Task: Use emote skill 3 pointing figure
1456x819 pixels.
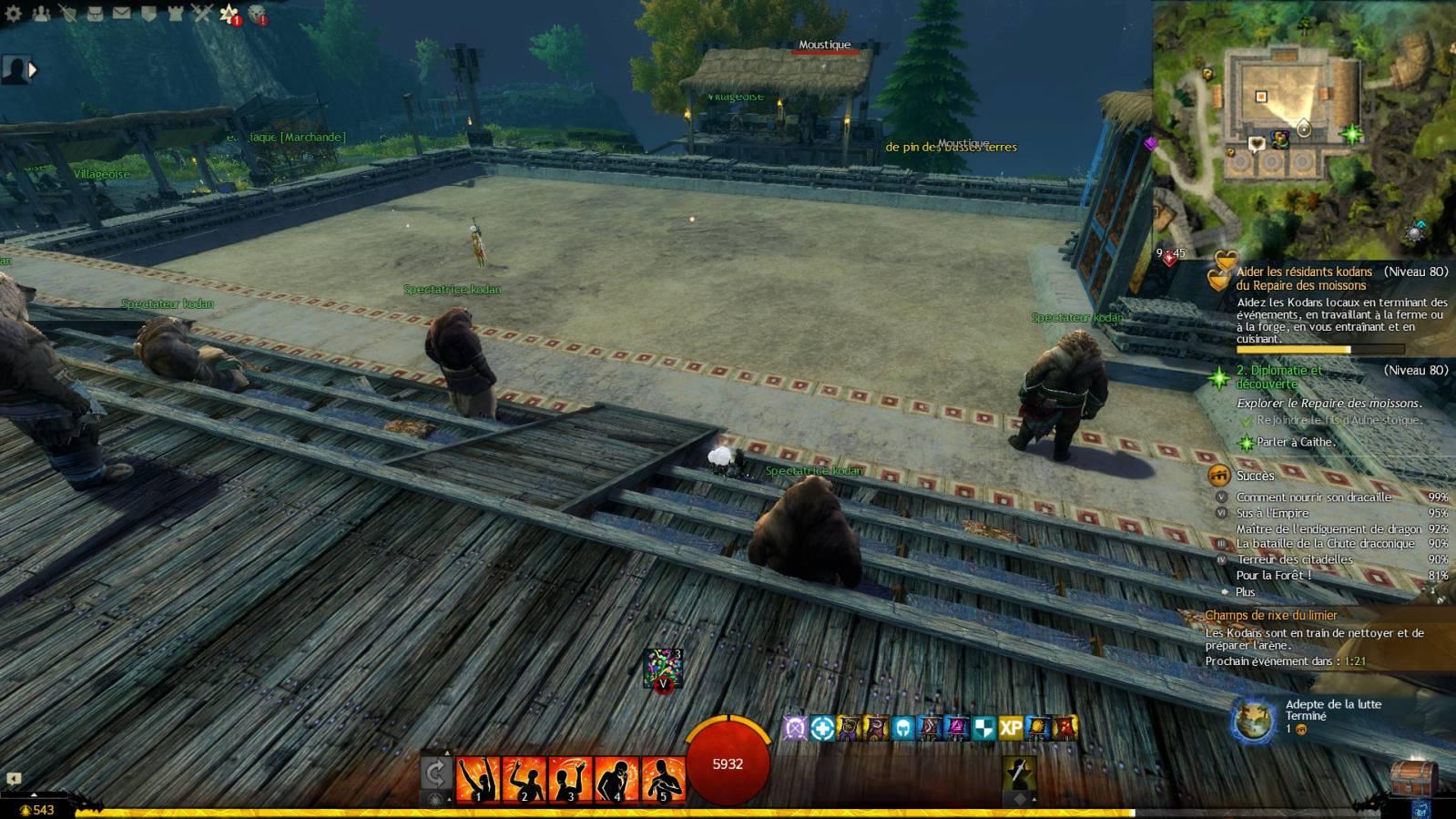Action: (570, 779)
